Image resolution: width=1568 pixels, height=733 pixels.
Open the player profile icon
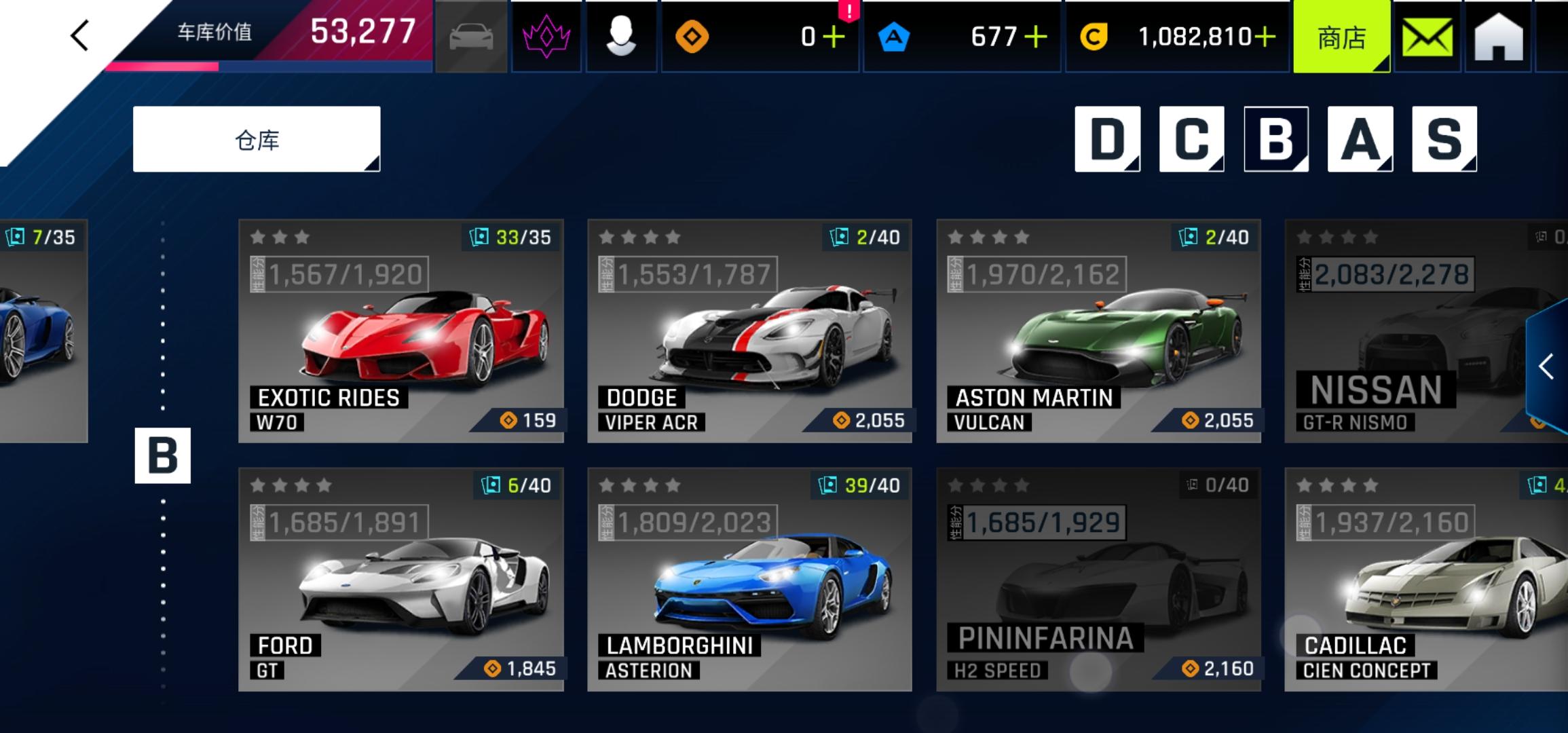620,37
